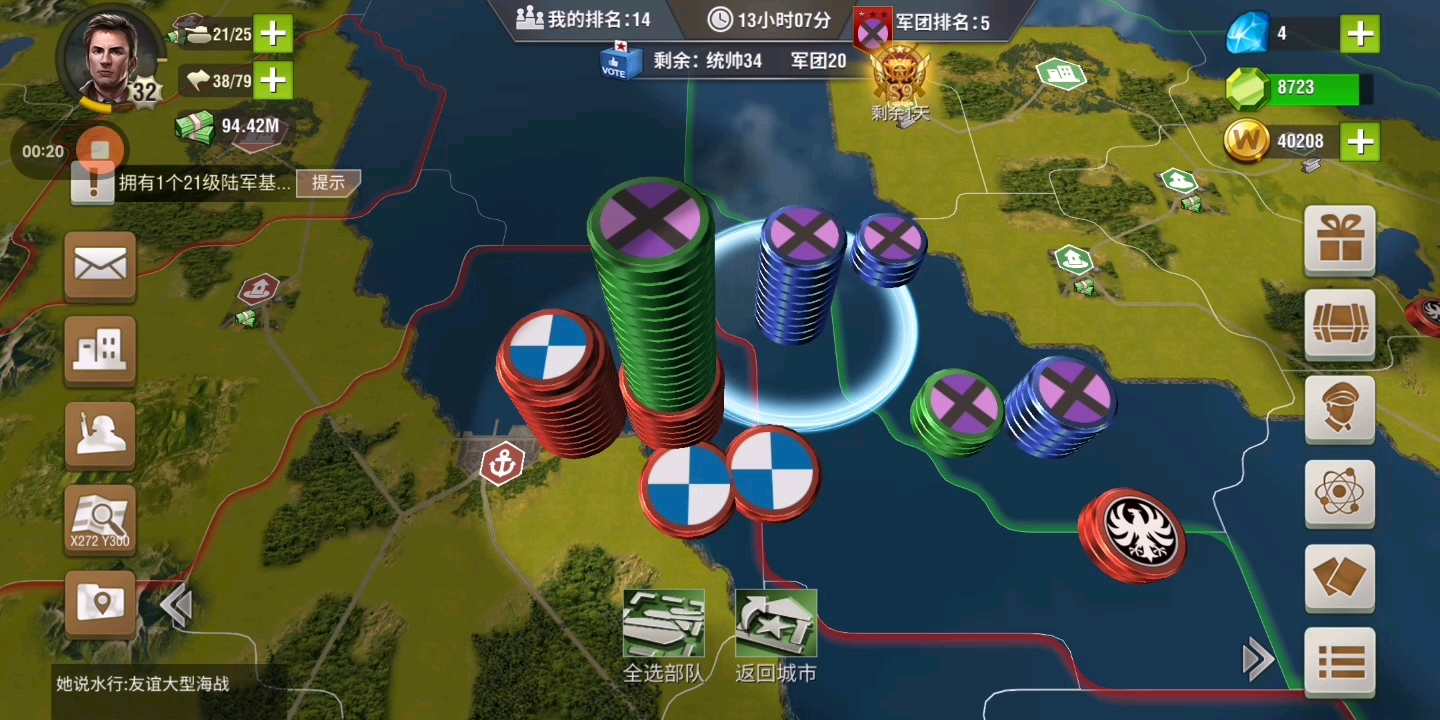Add more gold W coins

tap(1360, 142)
